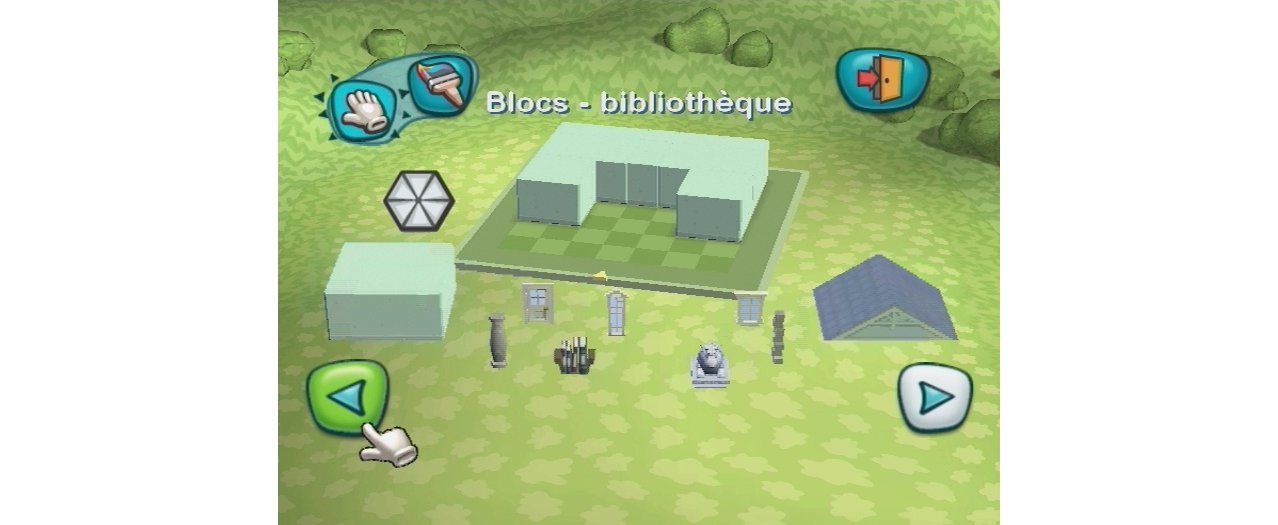The width and height of the screenshot is (1278, 525).
Task: Choose the tall arched window piece
Action: point(615,312)
